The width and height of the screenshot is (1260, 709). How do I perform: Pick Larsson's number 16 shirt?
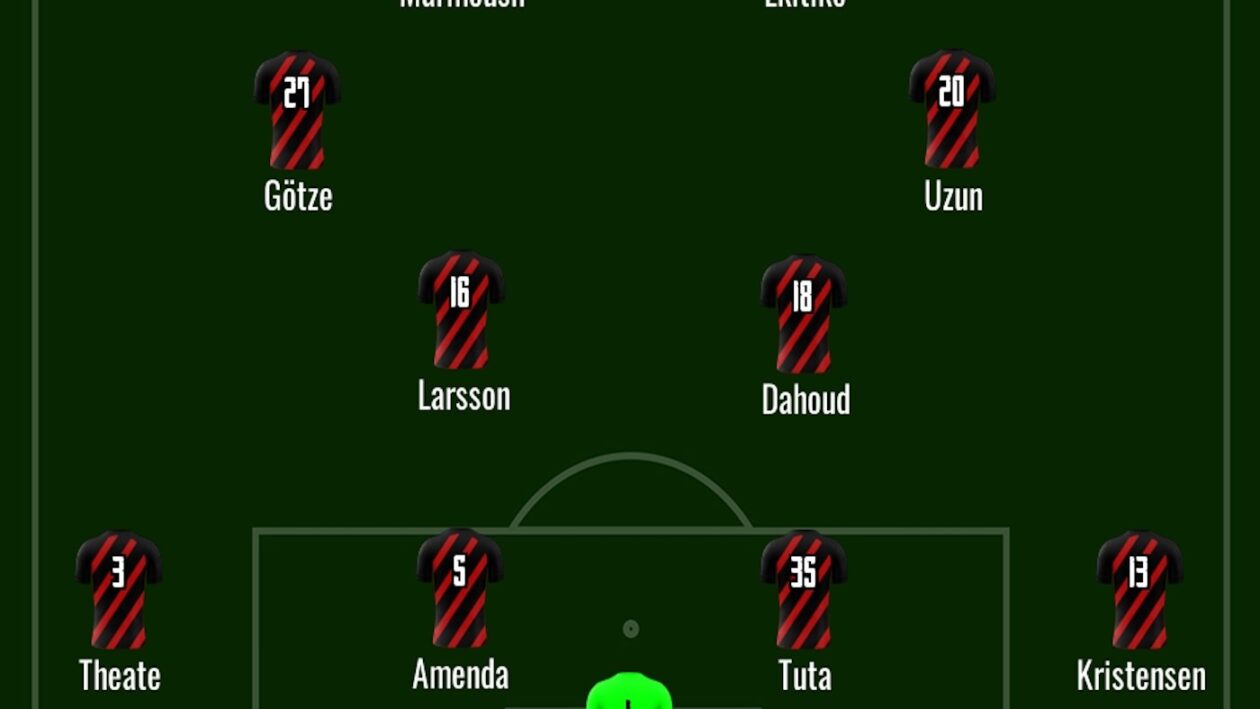click(x=461, y=310)
